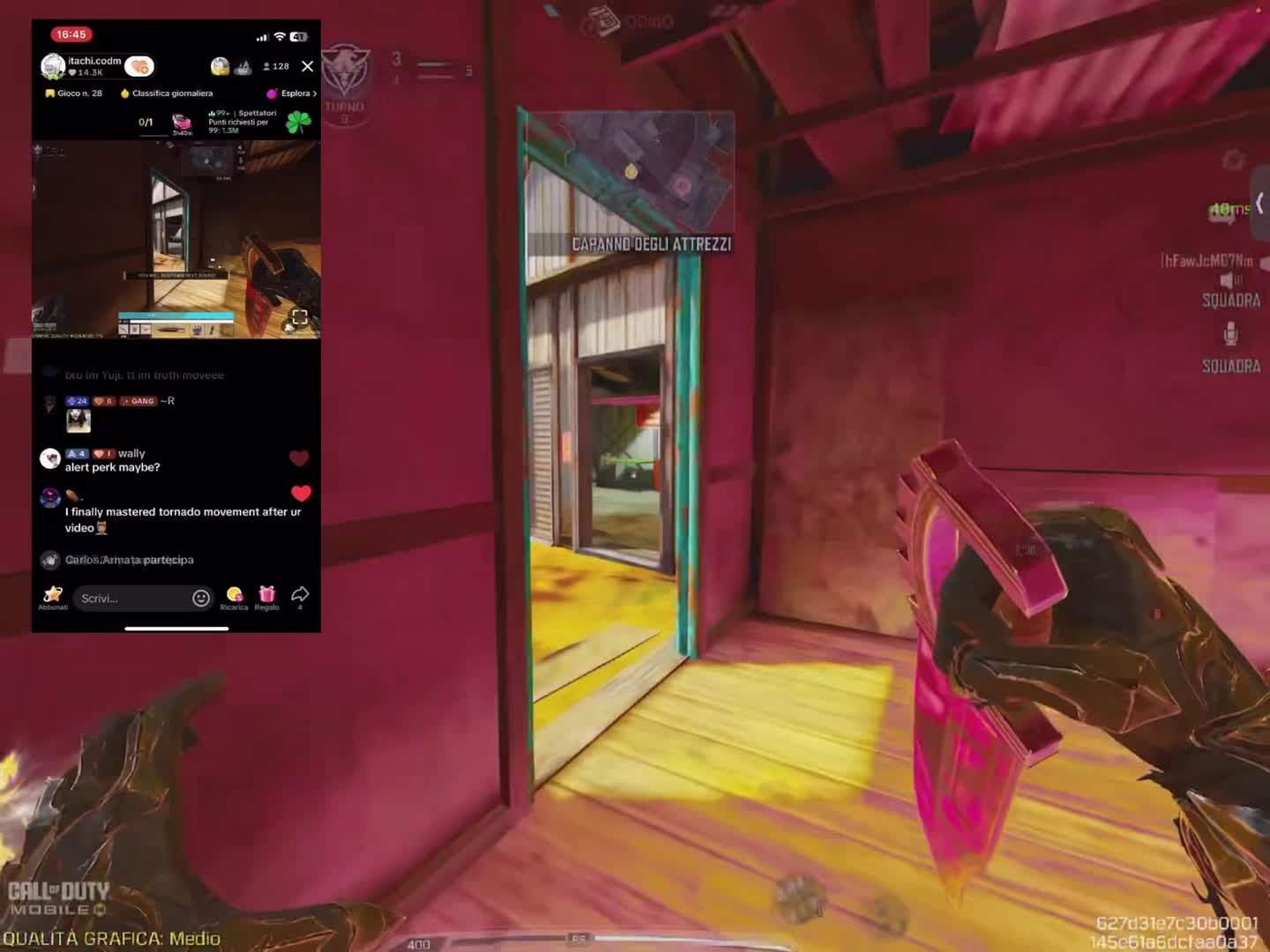1270x952 pixels.
Task: Click the Scrivi chat input field
Action: click(132, 599)
